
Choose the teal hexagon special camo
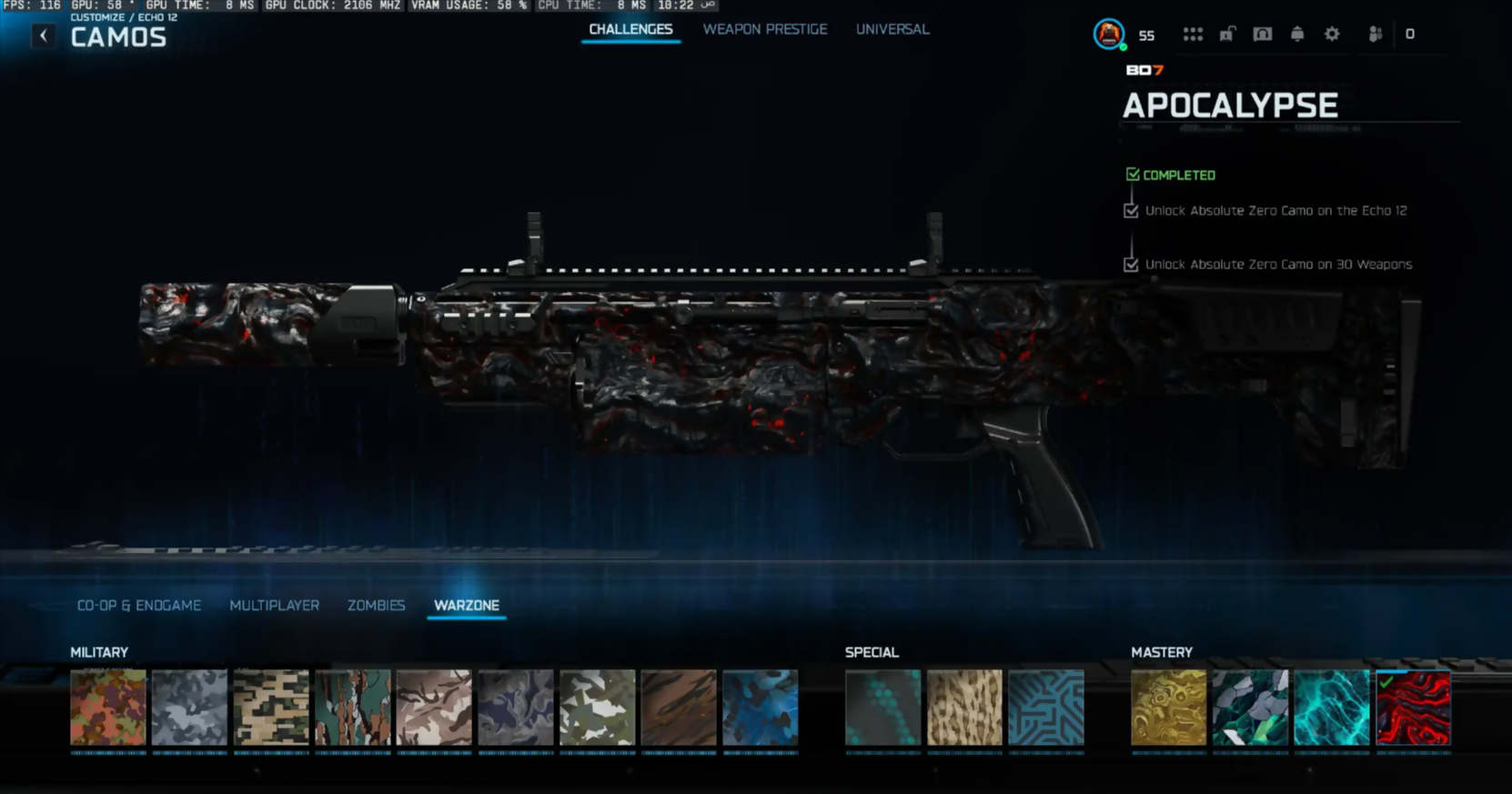coord(882,708)
